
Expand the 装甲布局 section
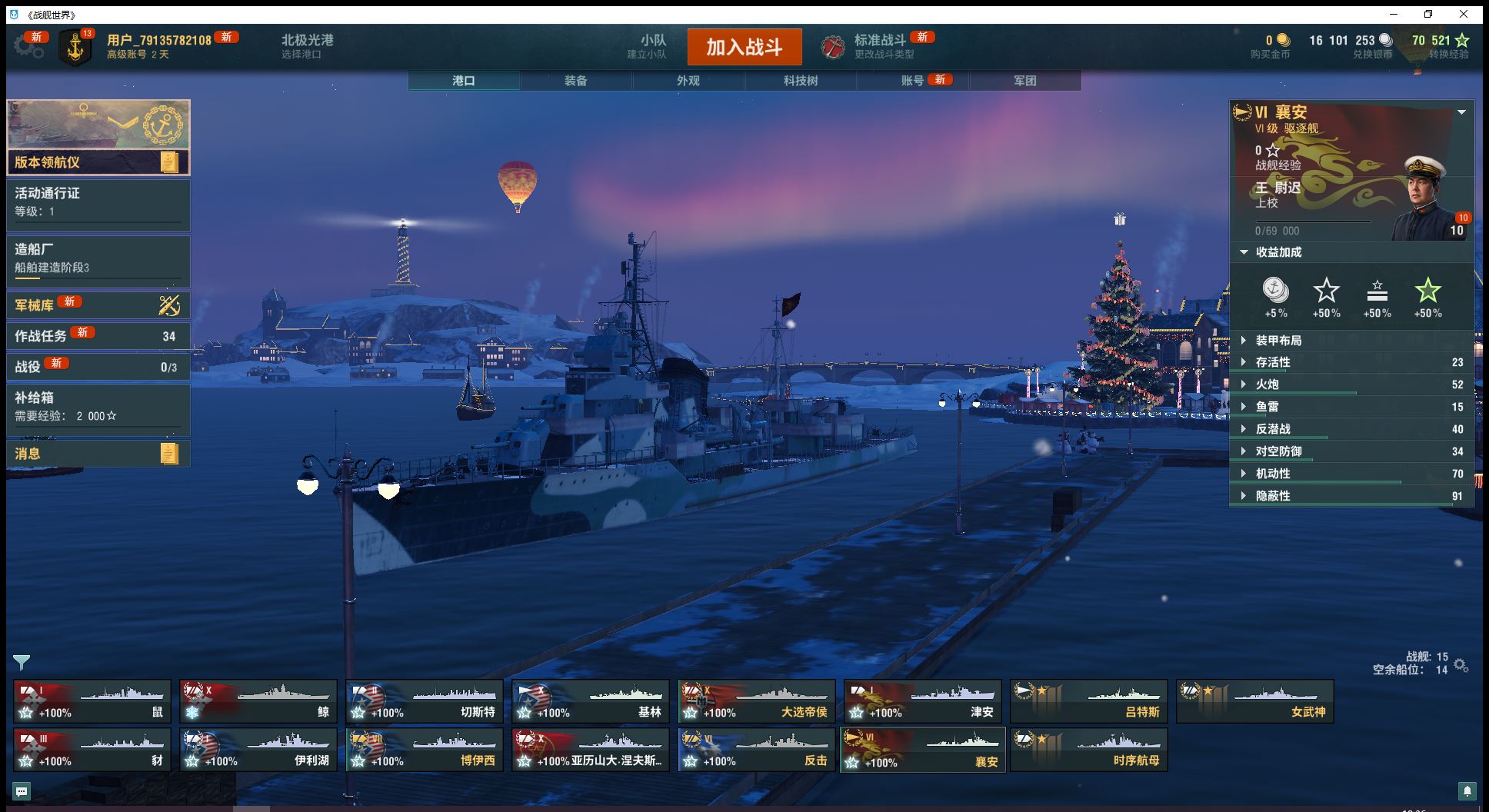coord(1278,341)
